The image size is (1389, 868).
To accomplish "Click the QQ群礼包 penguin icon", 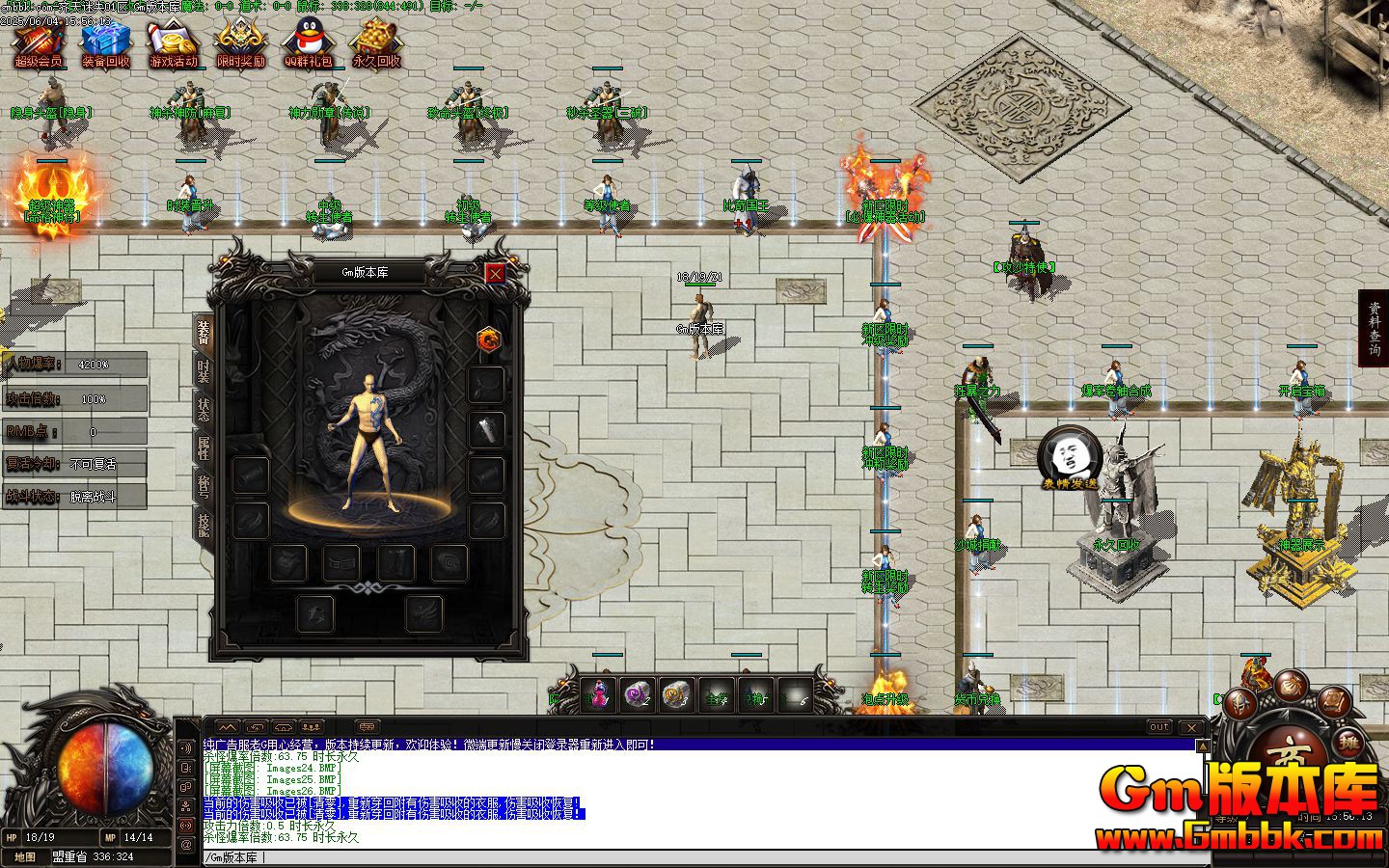I will pyautogui.click(x=307, y=41).
